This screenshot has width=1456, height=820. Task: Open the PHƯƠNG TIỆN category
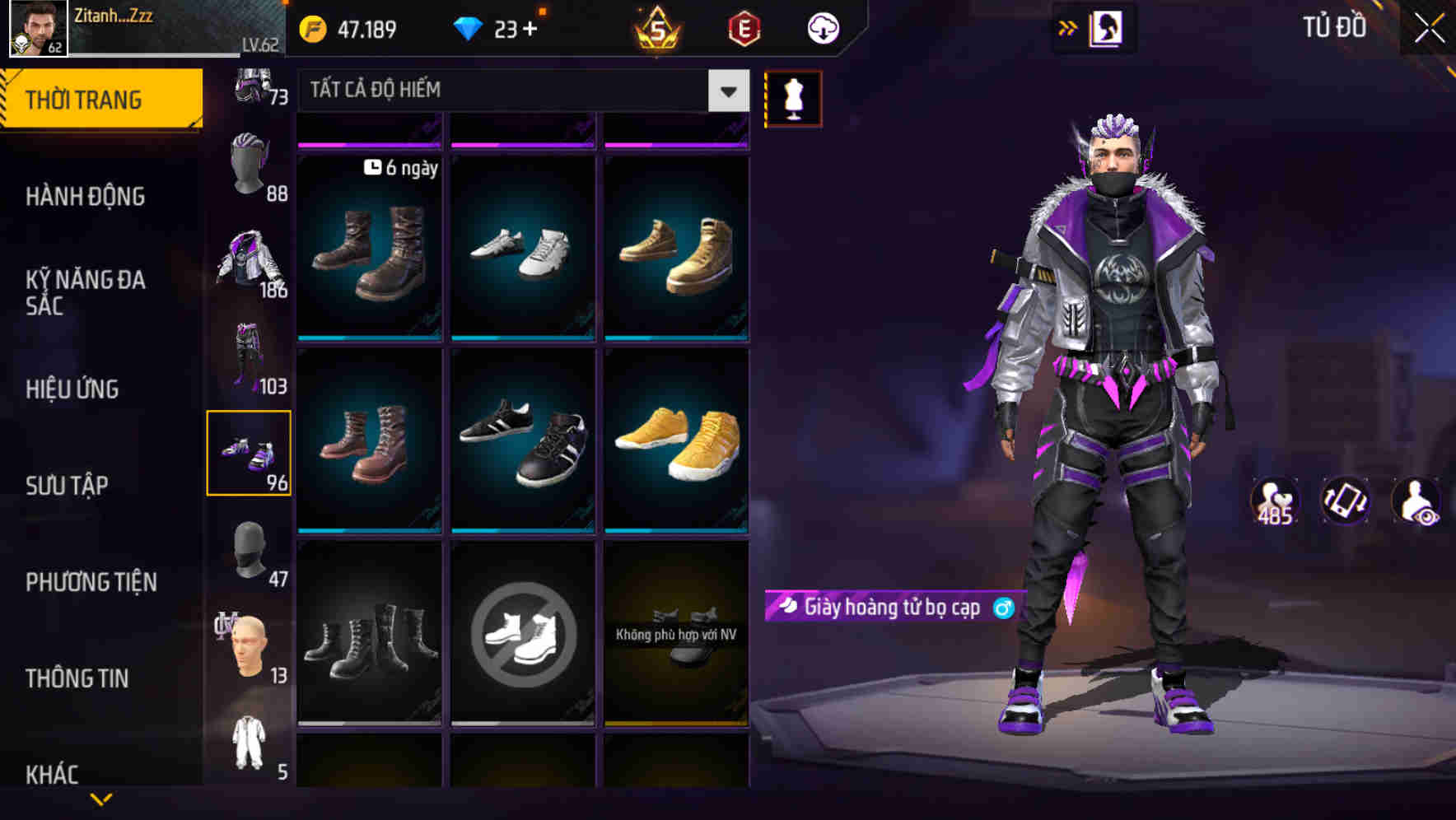pyautogui.click(x=91, y=582)
